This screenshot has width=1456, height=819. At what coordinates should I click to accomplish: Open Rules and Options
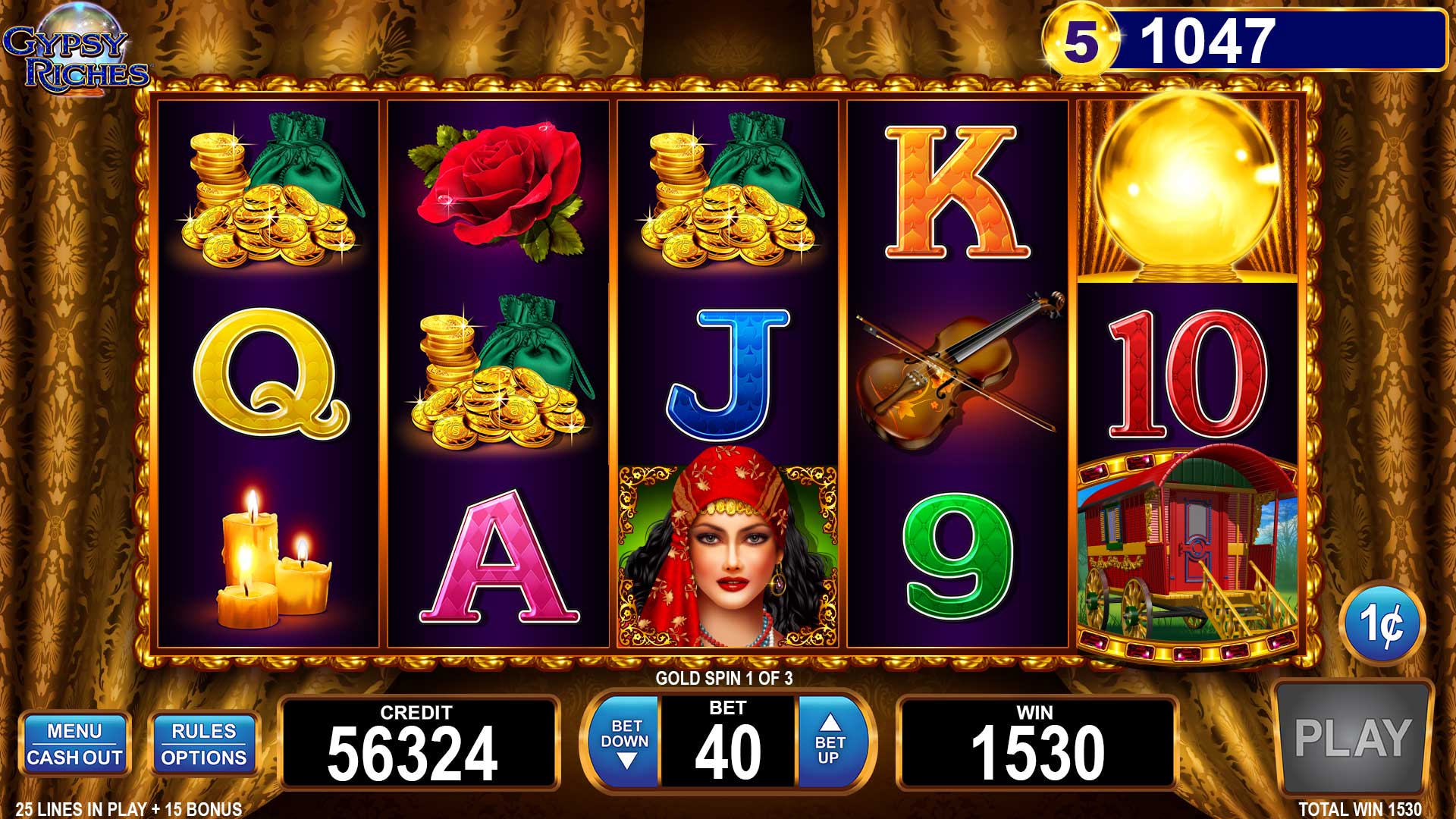click(x=204, y=744)
